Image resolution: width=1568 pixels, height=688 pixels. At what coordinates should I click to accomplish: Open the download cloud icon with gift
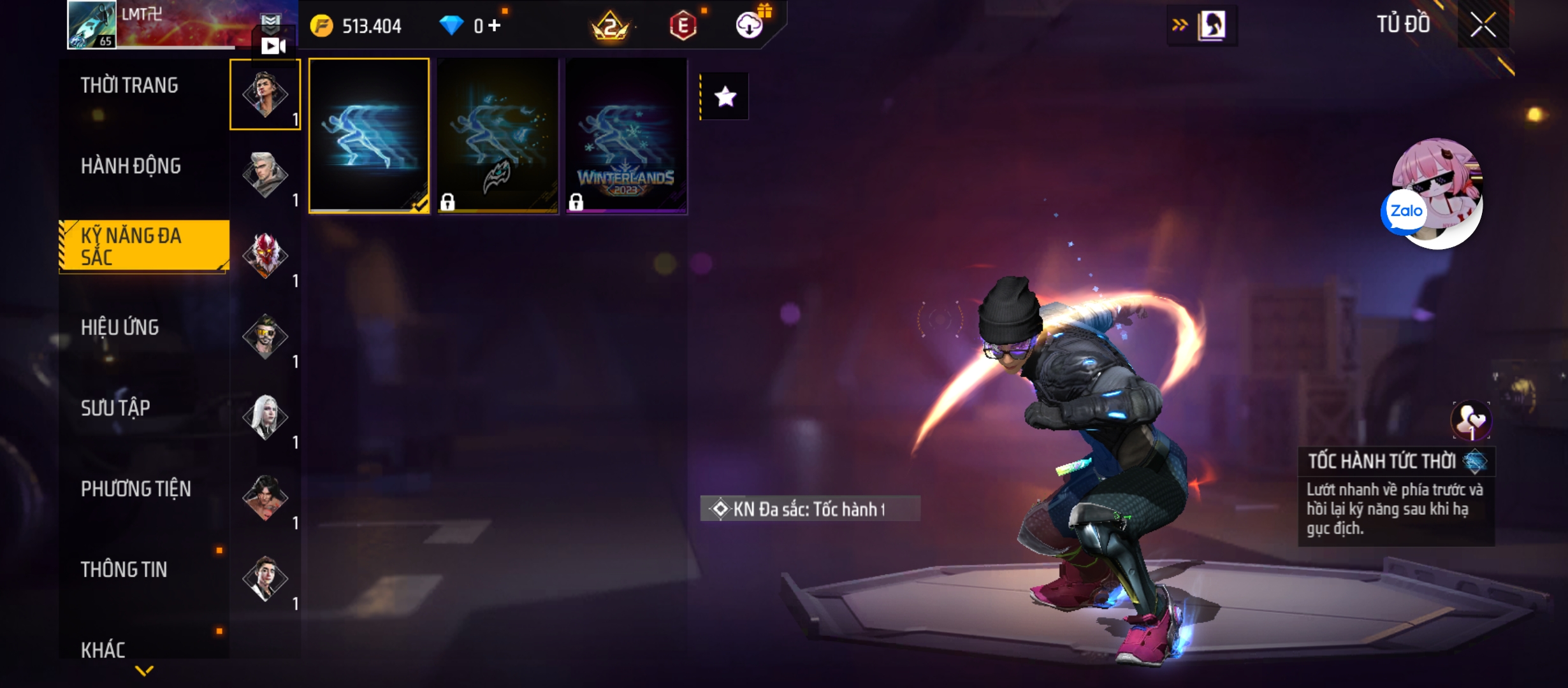tap(750, 25)
